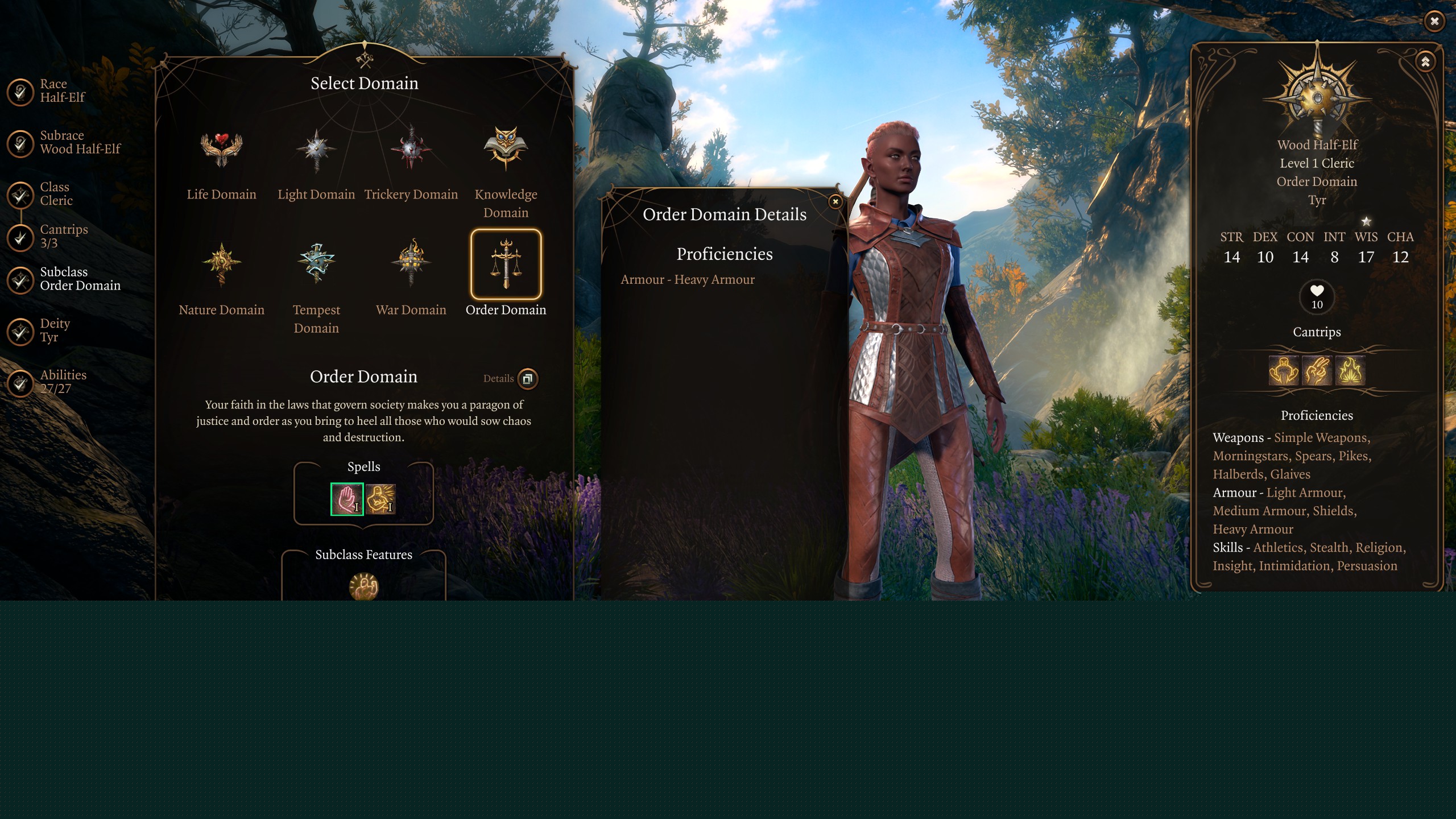Pick the War Domain icon
Screen dimensions: 1456x819
(411, 264)
